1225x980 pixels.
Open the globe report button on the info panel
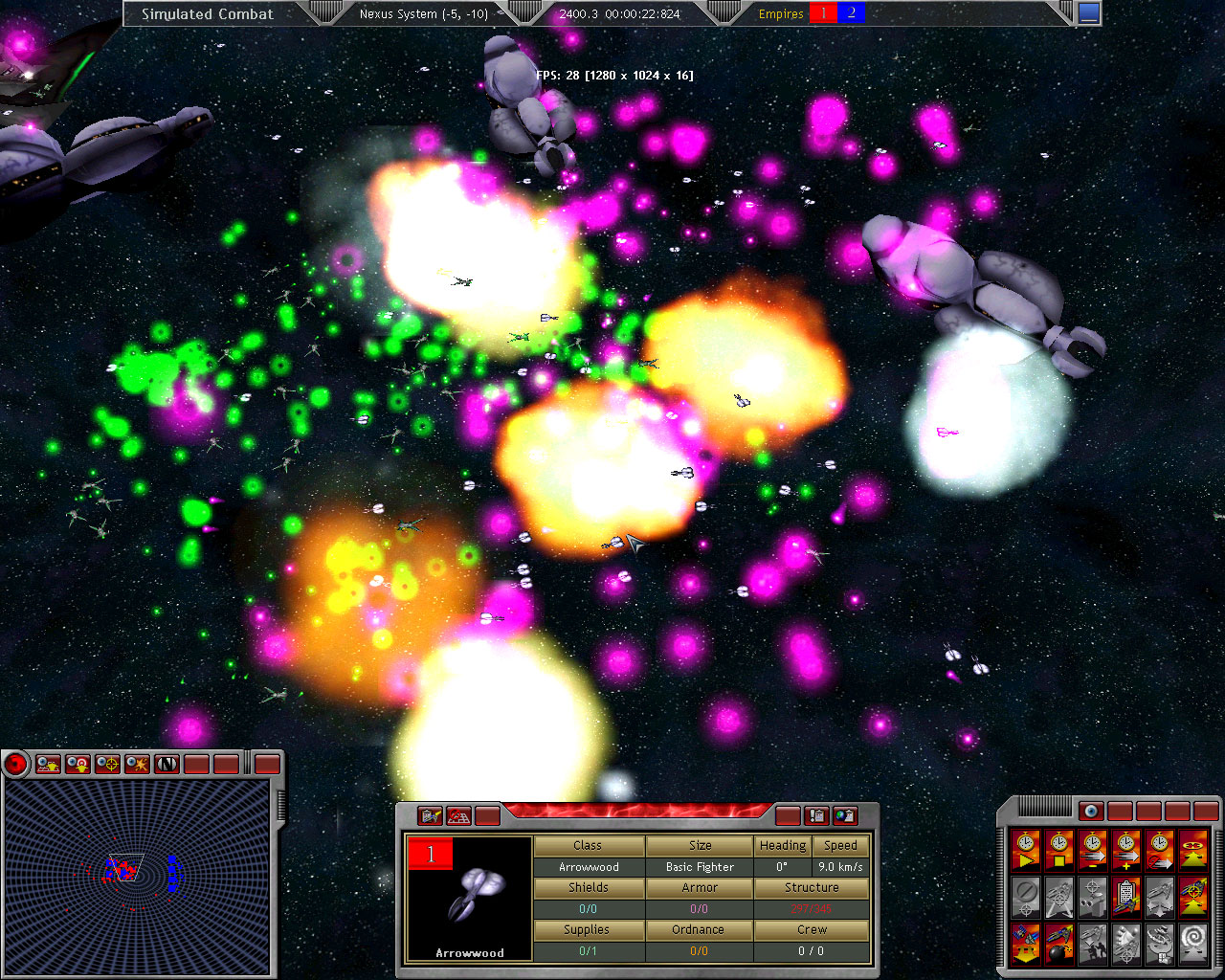click(x=845, y=816)
